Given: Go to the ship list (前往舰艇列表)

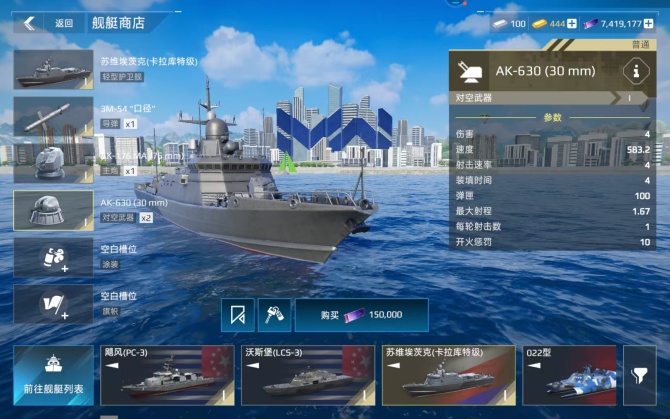Looking at the screenshot, I should (x=53, y=375).
